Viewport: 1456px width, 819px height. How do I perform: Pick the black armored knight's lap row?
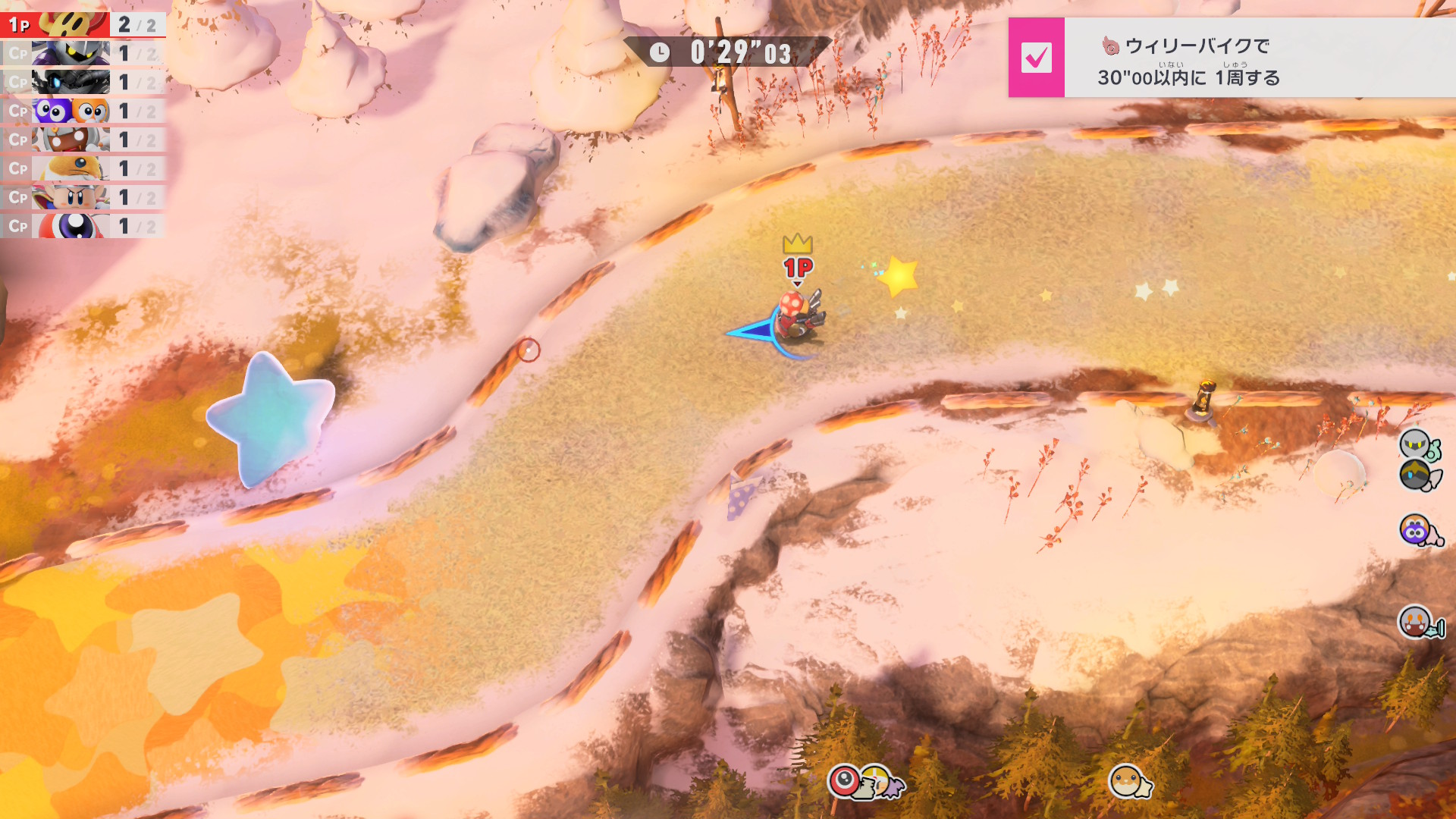tap(82, 82)
